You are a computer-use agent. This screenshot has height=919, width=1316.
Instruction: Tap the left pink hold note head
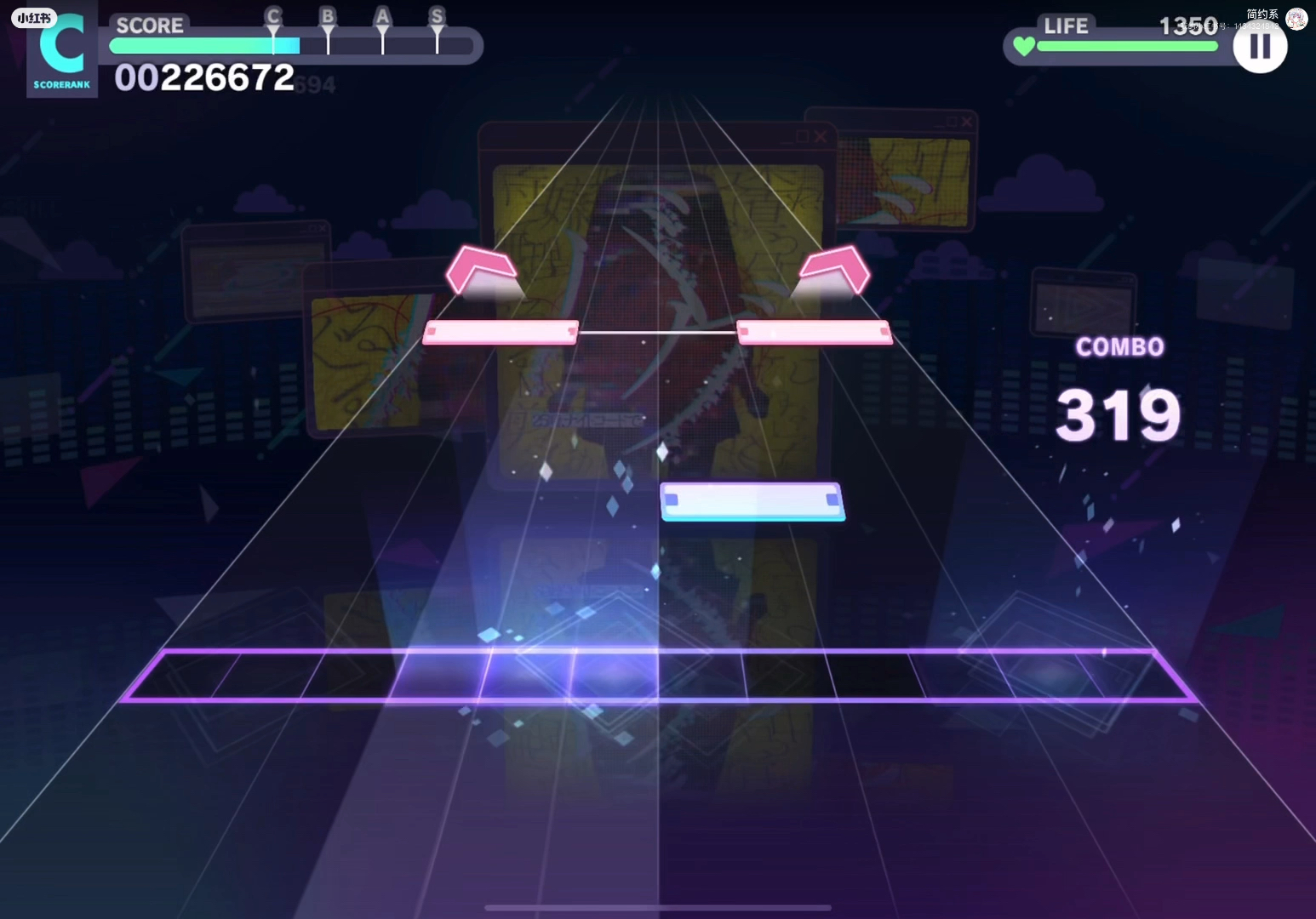click(500, 332)
